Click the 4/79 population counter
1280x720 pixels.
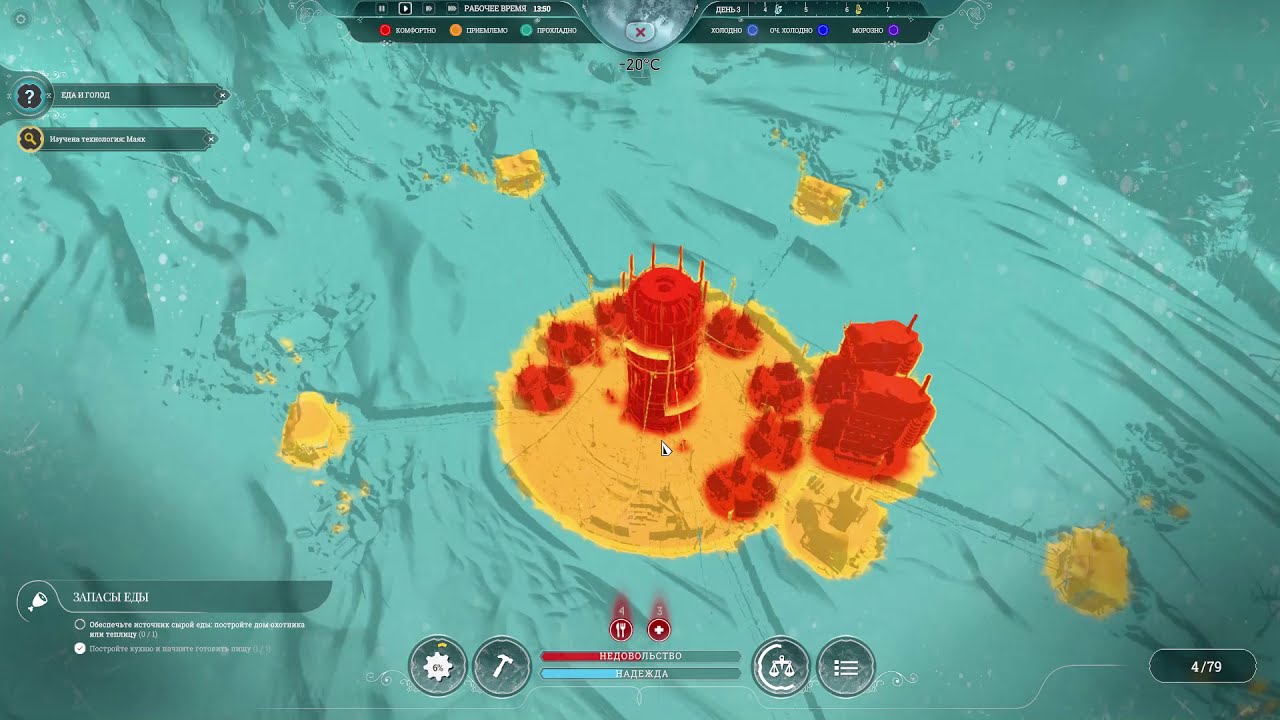[x=1206, y=667]
